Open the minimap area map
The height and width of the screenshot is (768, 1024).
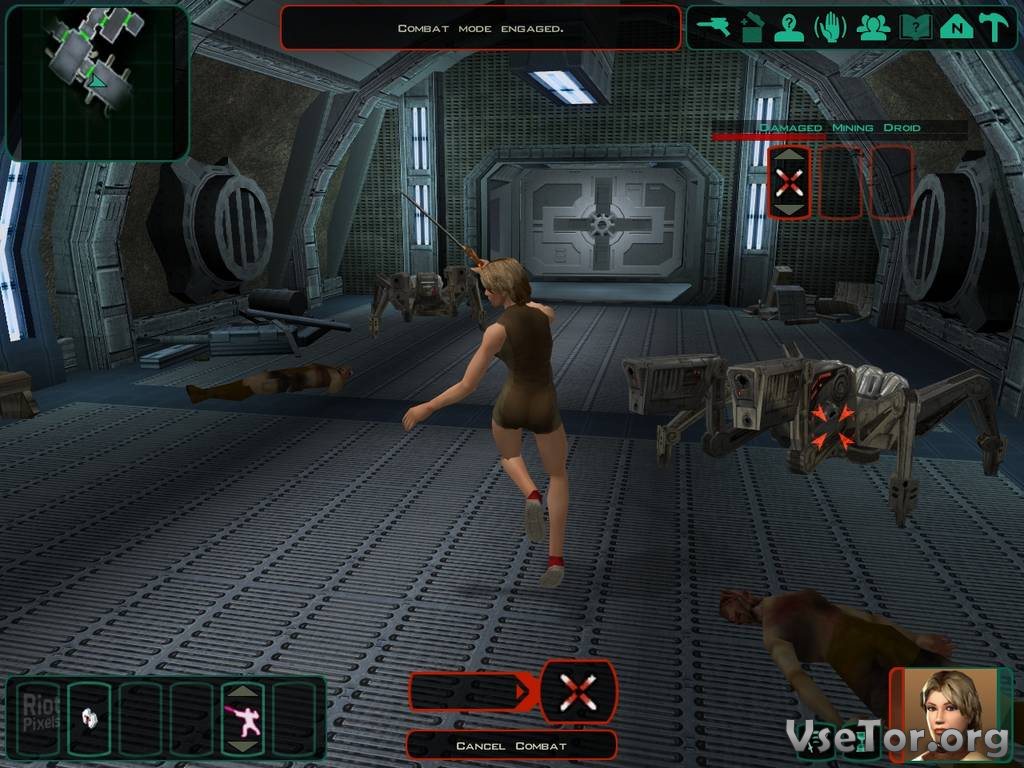tap(97, 82)
